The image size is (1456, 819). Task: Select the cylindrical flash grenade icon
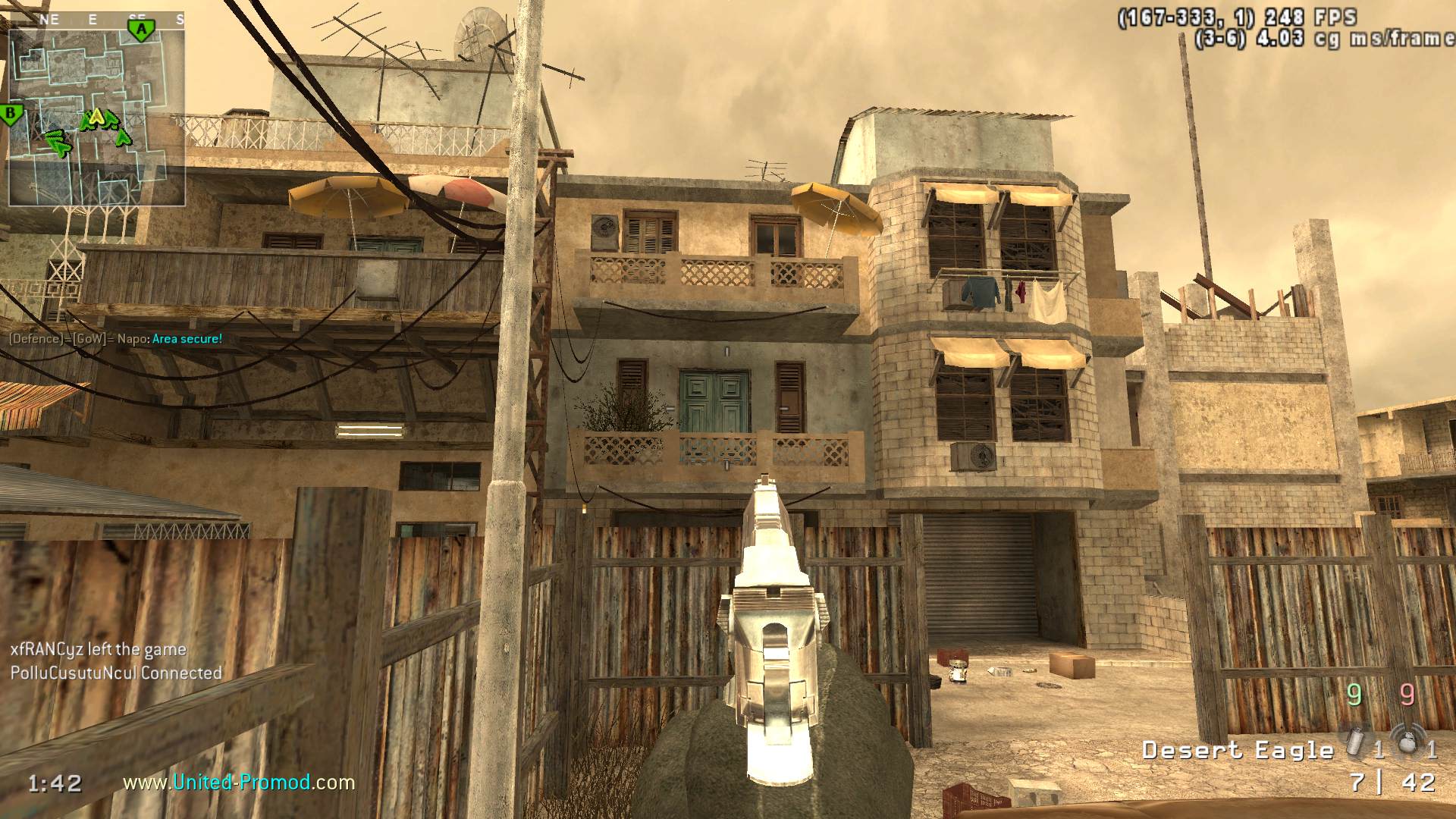[1355, 743]
